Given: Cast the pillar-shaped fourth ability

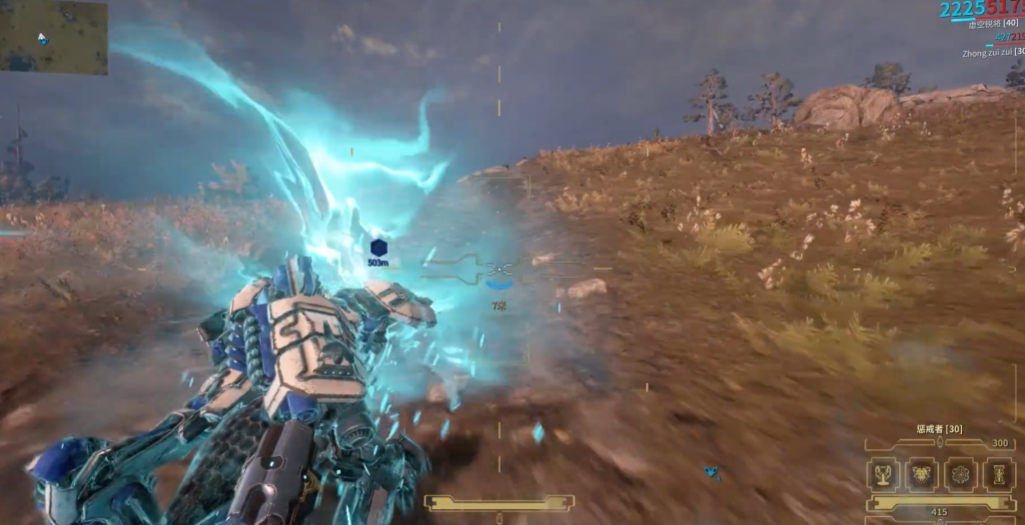Looking at the screenshot, I should (998, 475).
